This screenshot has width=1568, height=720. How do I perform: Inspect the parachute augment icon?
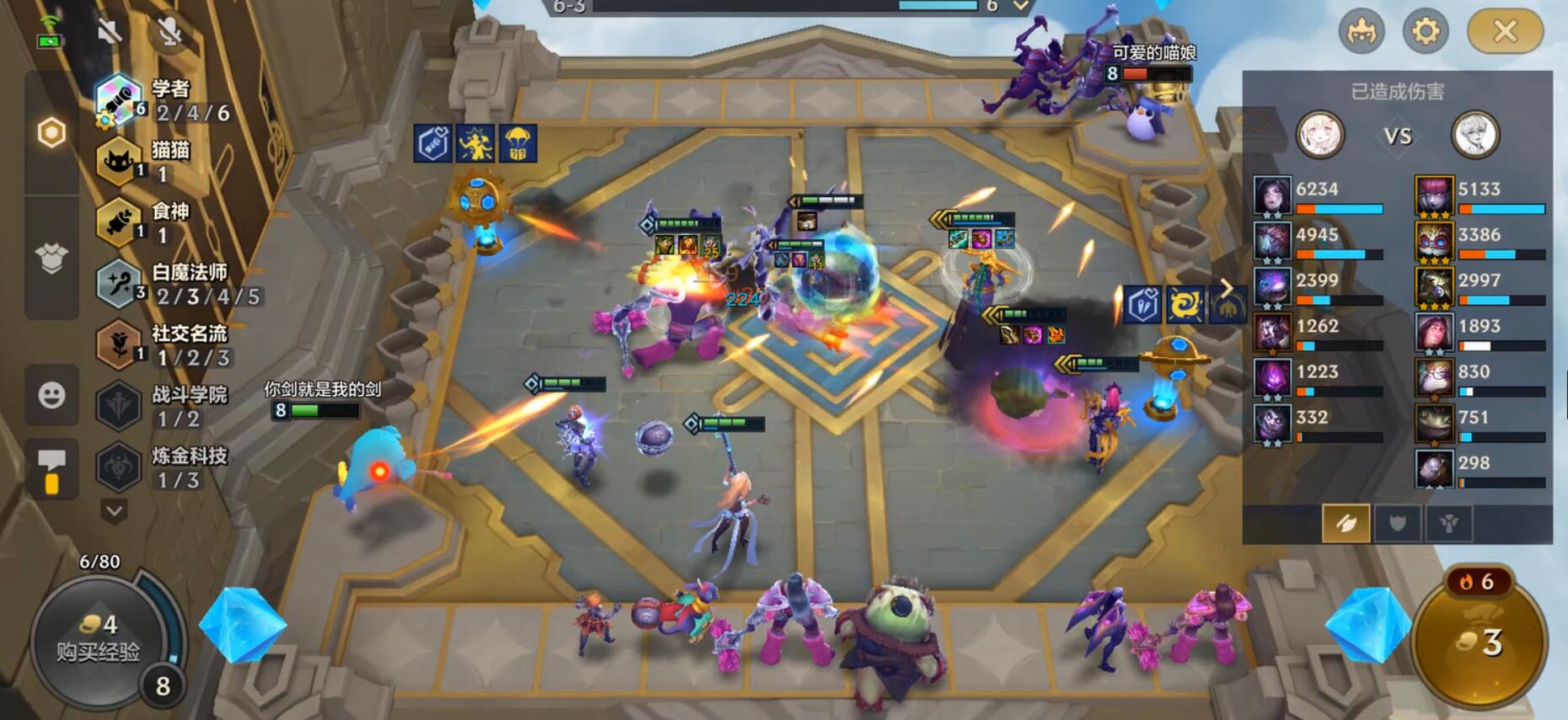(x=517, y=144)
